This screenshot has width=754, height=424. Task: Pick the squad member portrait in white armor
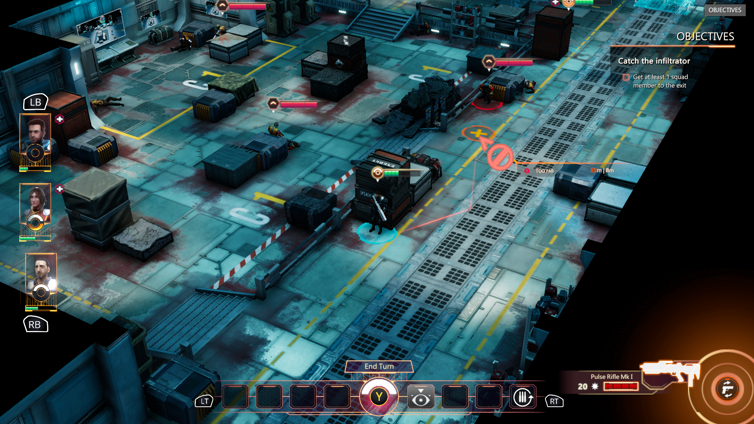[40, 280]
